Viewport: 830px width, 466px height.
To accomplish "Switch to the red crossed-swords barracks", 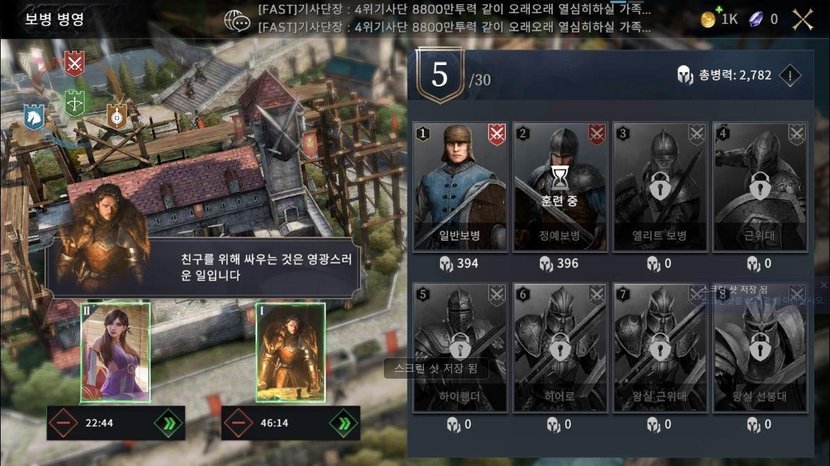I will coord(73,63).
